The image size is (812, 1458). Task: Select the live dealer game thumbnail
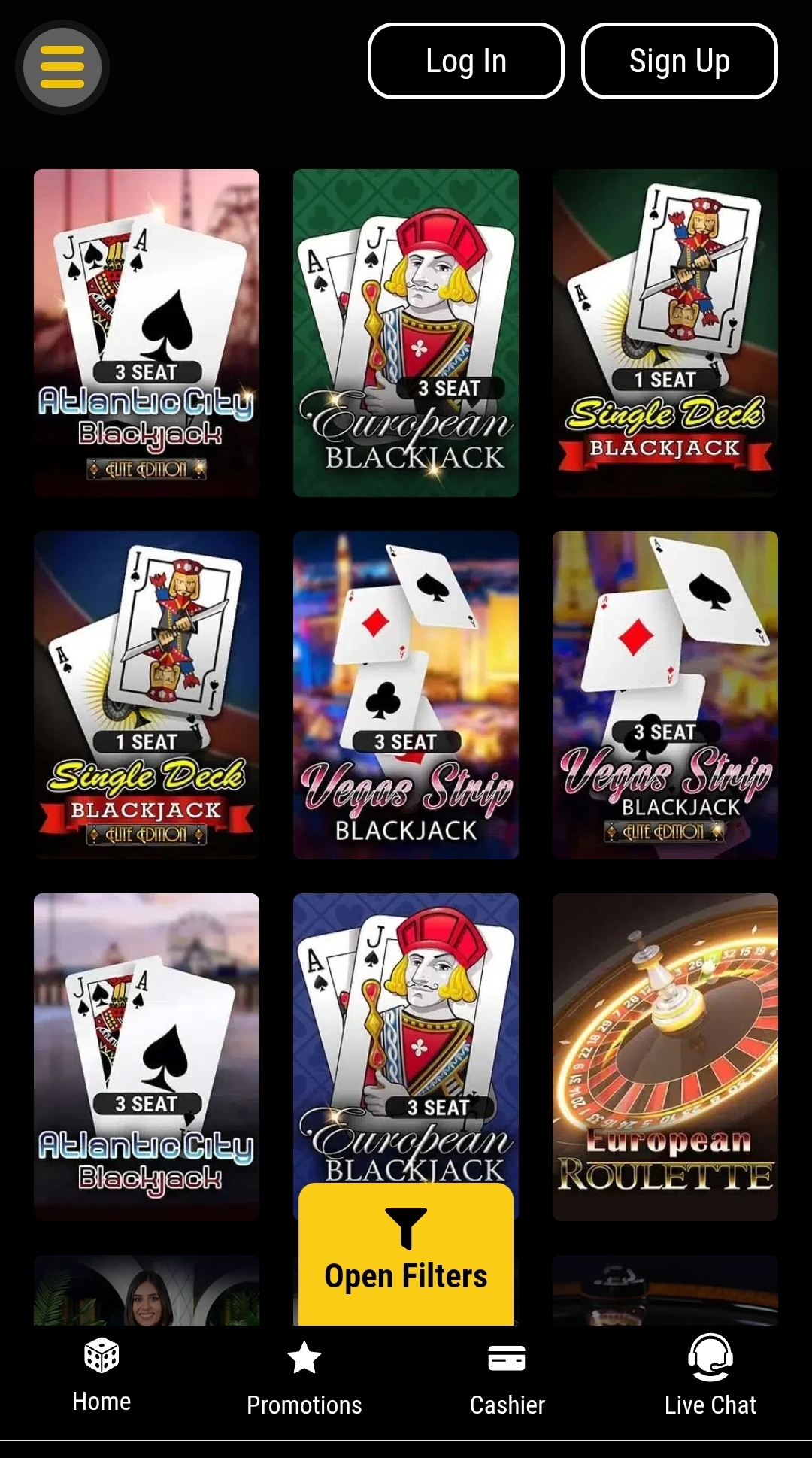point(147,1290)
